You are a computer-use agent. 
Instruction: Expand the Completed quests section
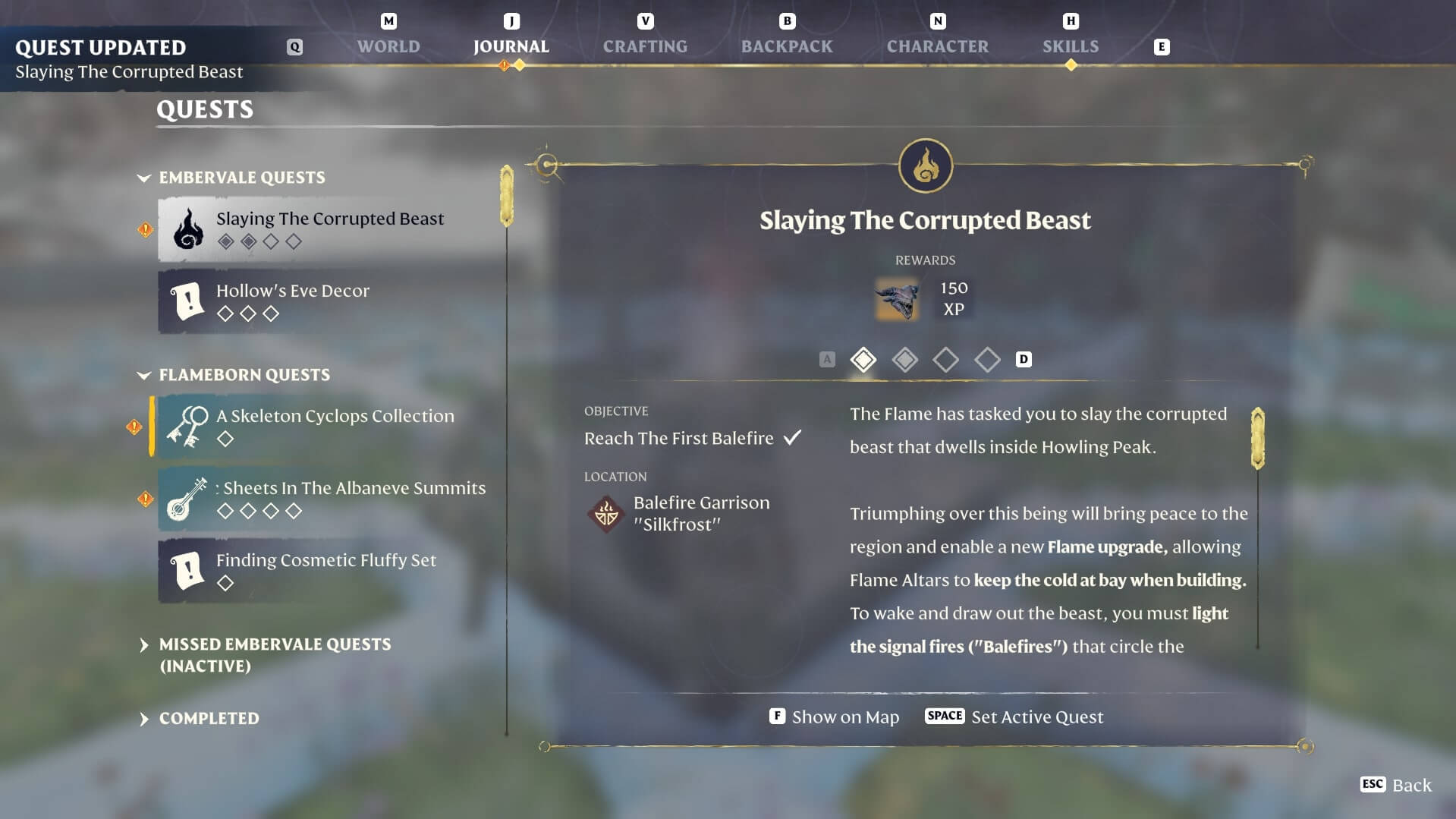[x=209, y=718]
